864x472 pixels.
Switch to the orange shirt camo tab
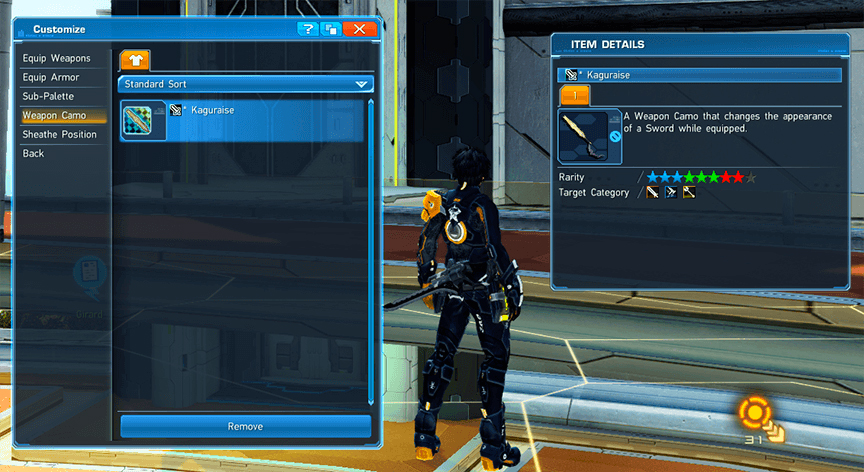point(134,61)
